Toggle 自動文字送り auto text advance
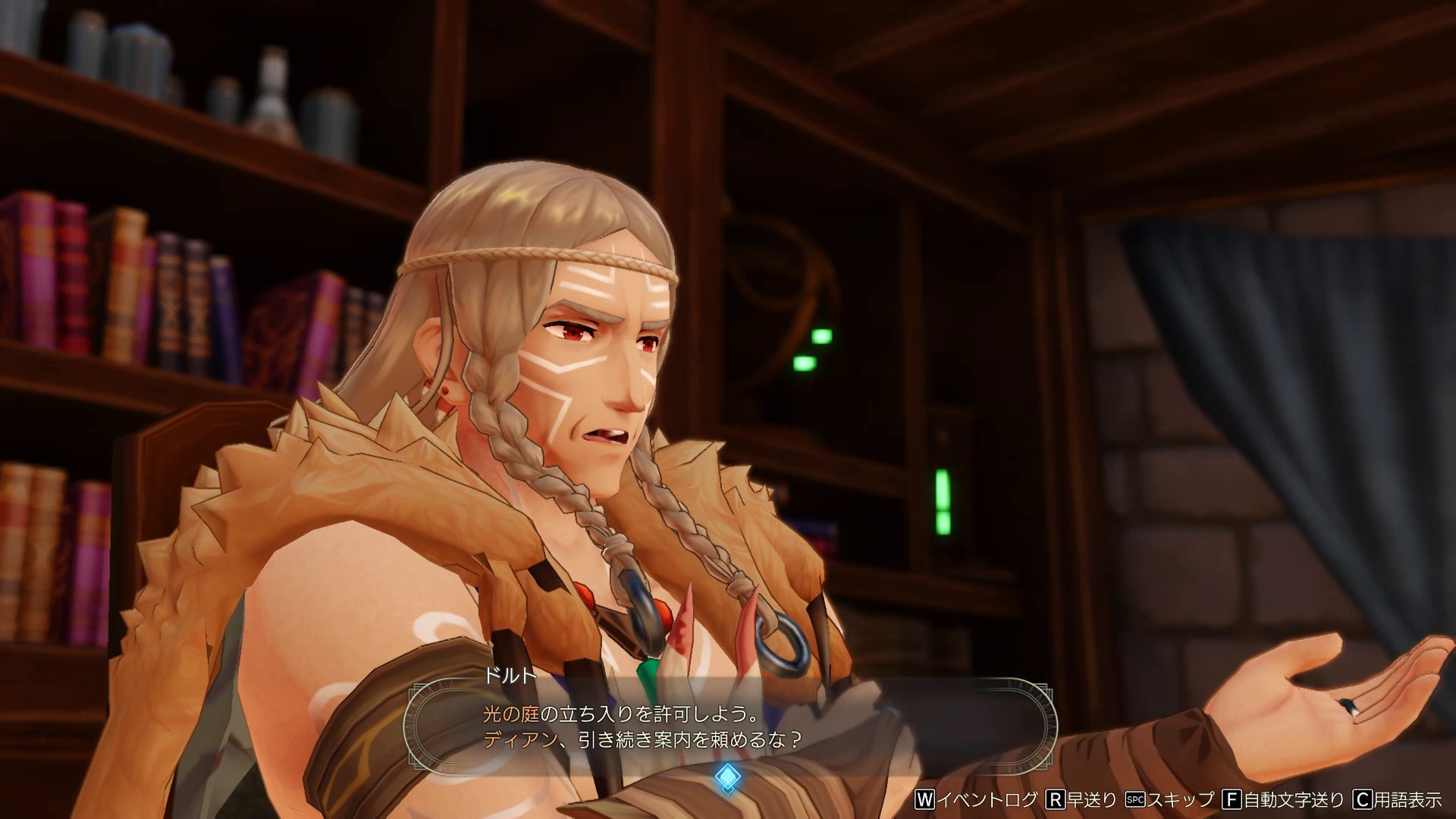 pos(1282,800)
